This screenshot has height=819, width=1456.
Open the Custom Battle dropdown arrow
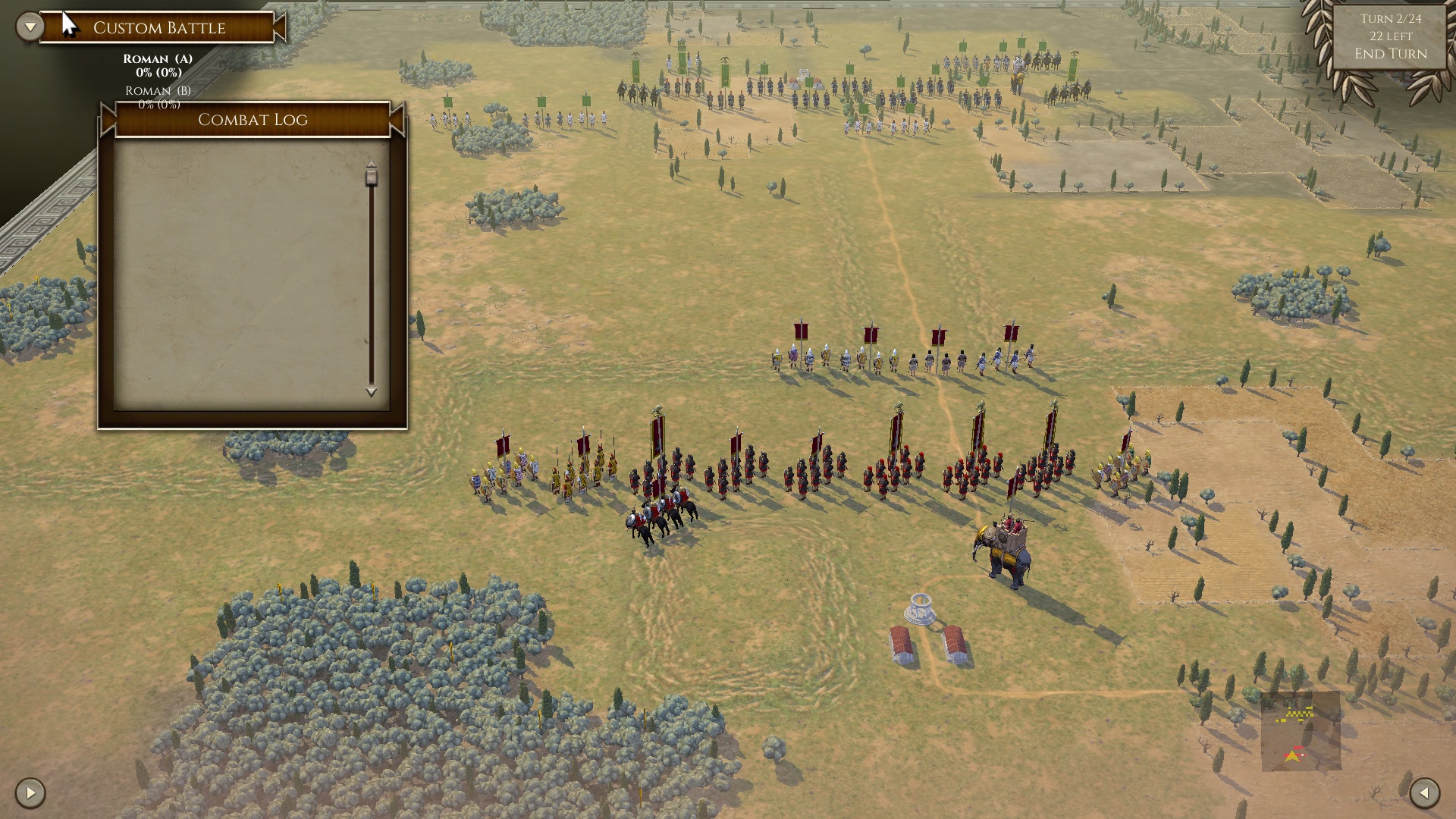click(x=30, y=27)
